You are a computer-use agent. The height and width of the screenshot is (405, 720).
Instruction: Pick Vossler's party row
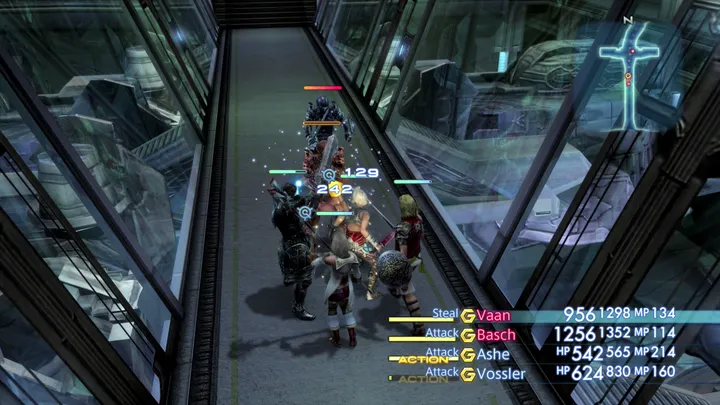(x=501, y=373)
